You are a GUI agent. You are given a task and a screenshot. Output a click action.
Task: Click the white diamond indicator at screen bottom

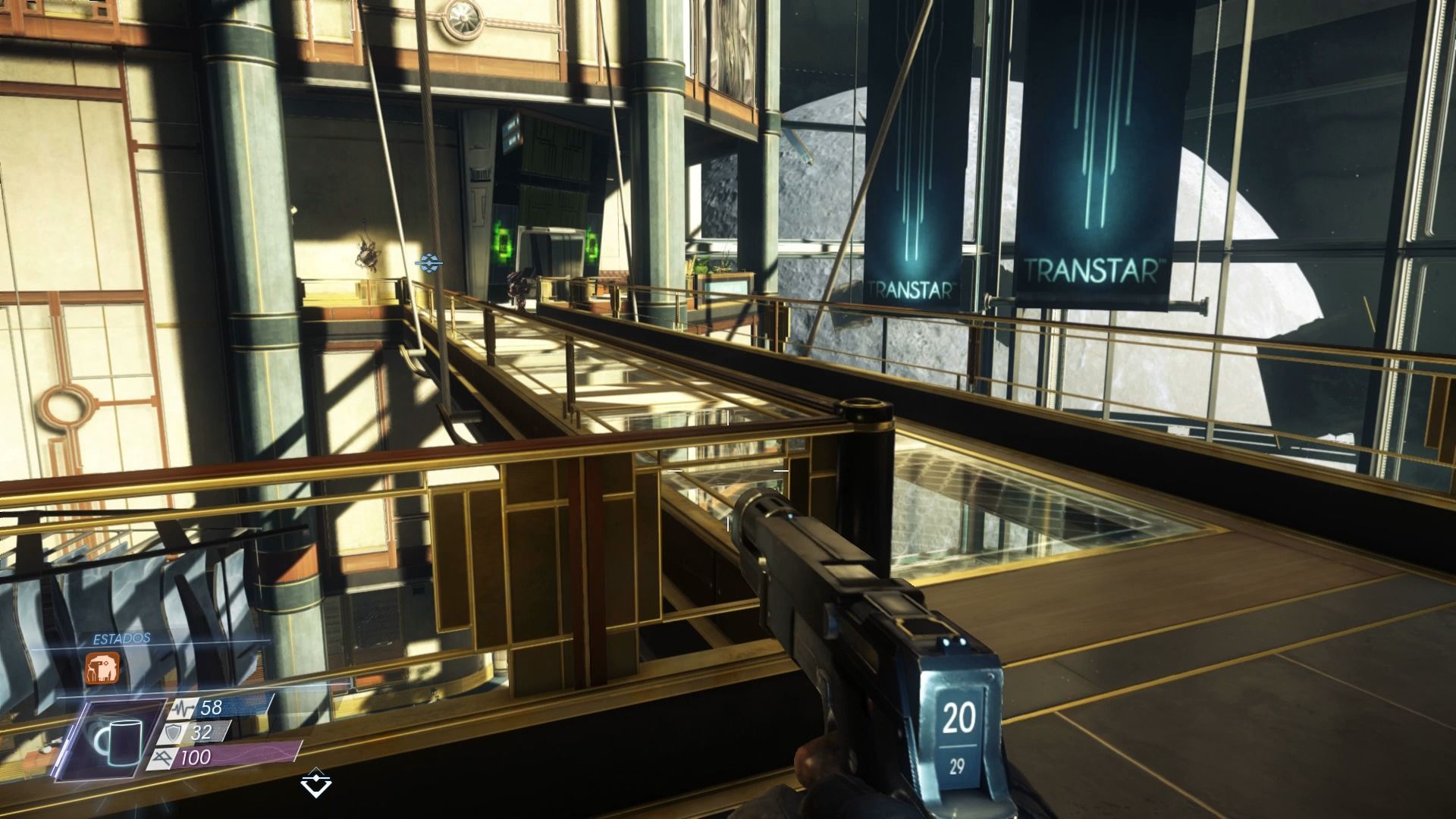[315, 782]
